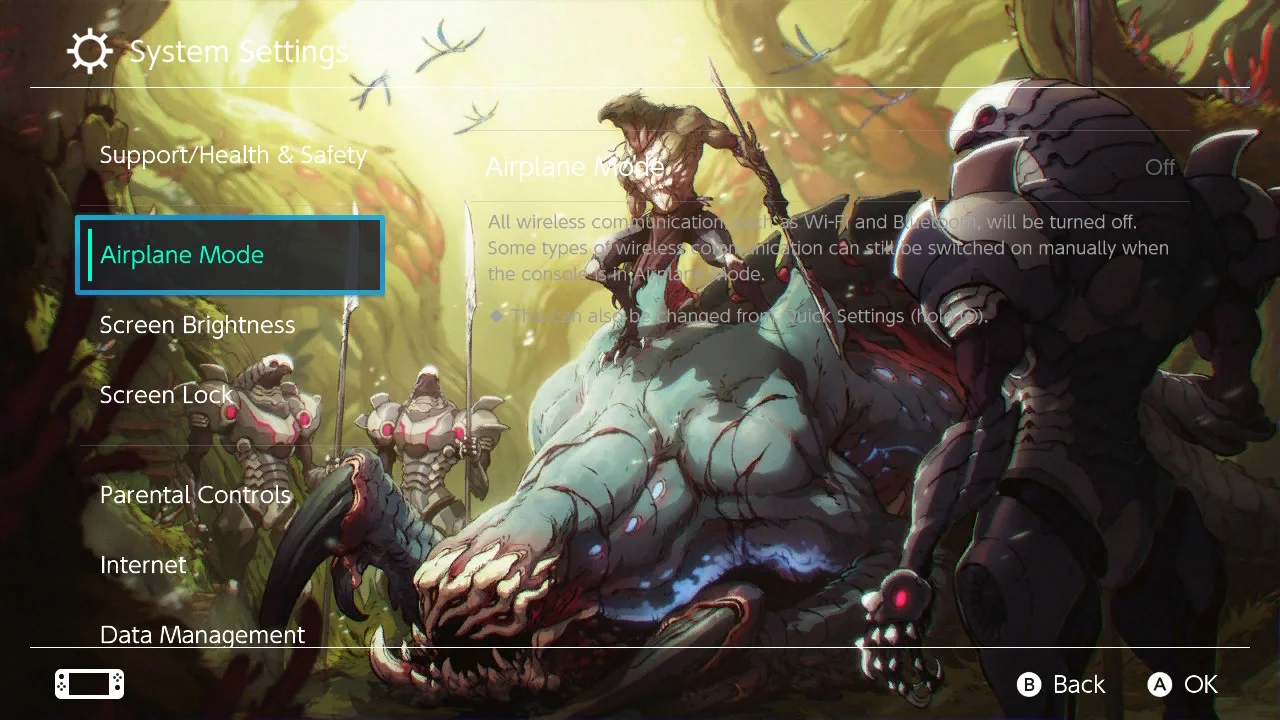Click the Airplane Mode panel heading
1280x720 pixels.
click(573, 167)
